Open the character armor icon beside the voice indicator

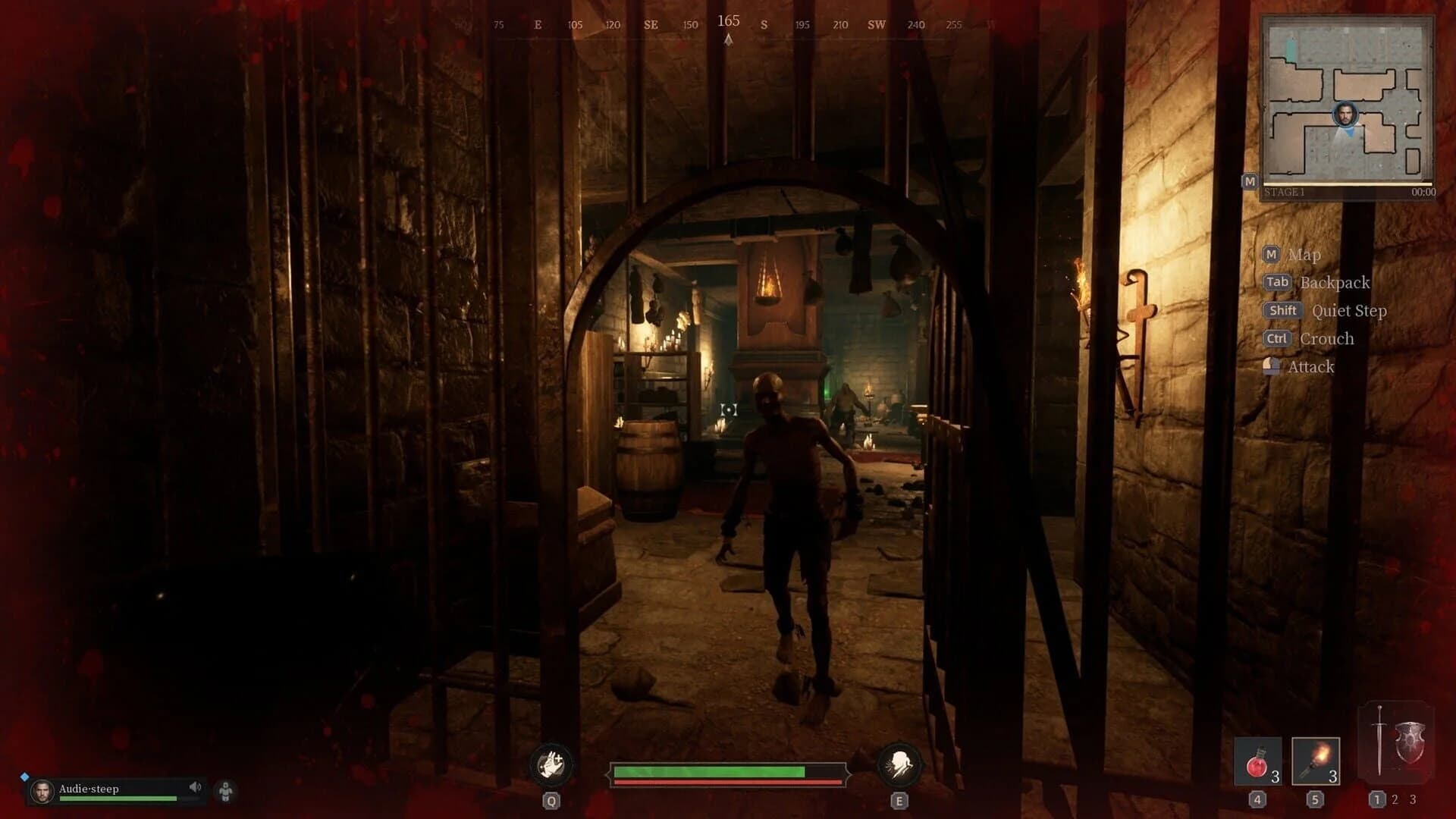[x=226, y=790]
